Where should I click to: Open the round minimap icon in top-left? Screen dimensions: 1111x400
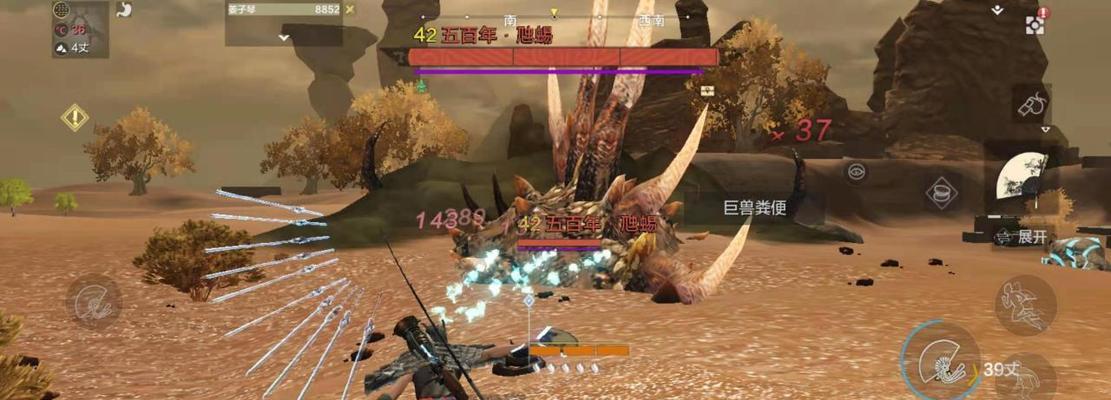pos(60,10)
